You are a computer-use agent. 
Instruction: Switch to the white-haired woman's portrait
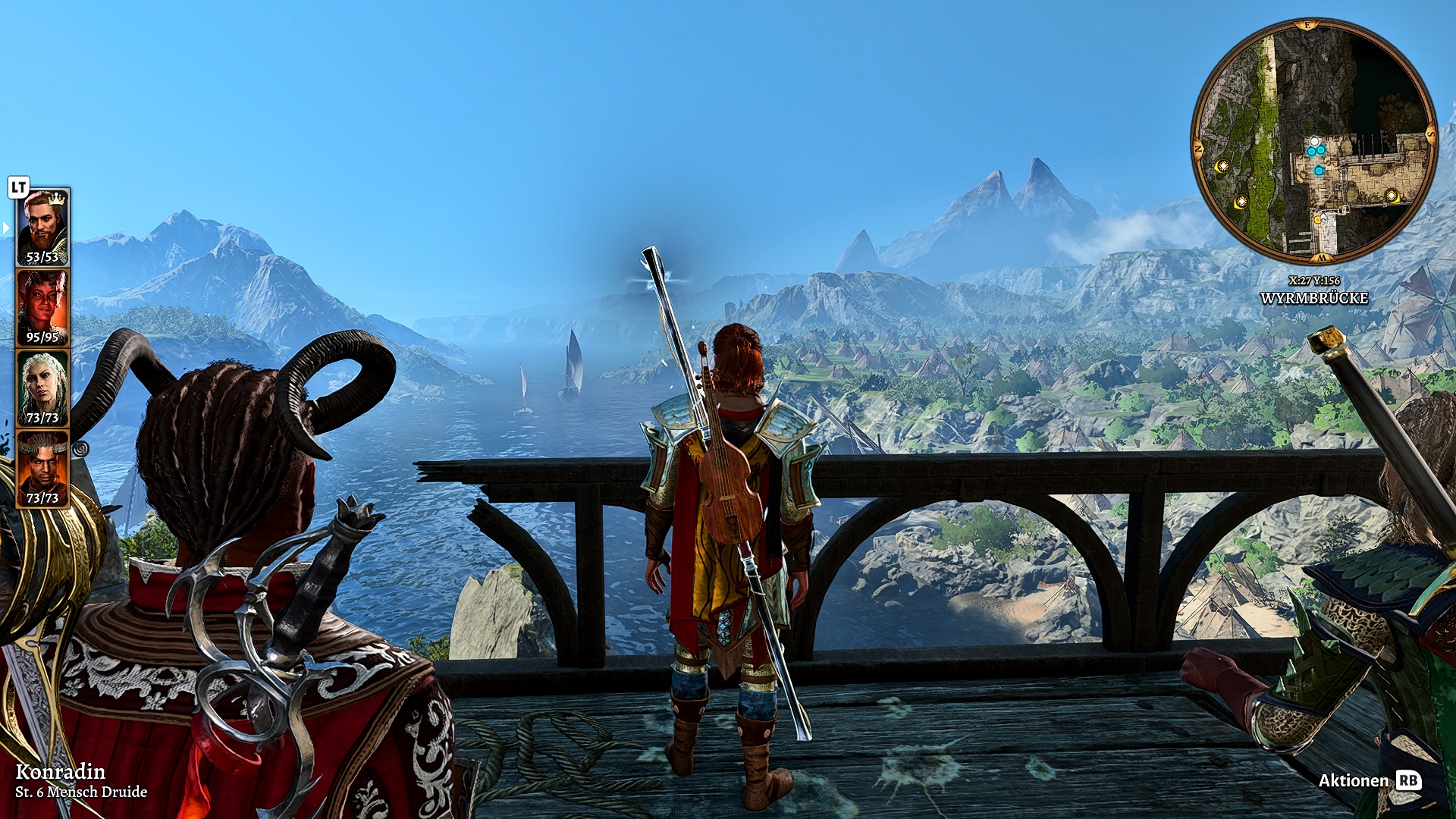[x=42, y=388]
